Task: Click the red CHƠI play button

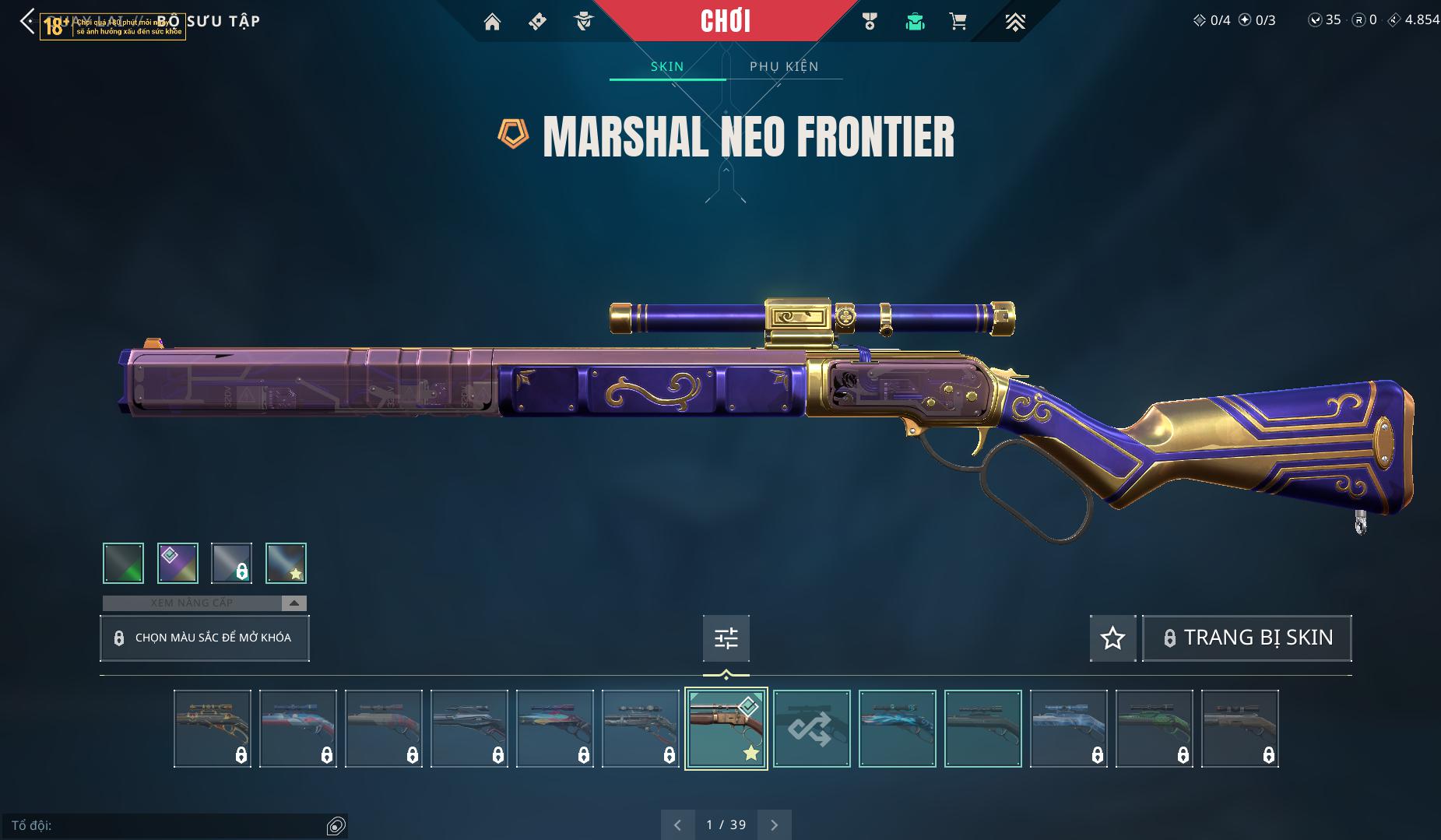Action: coord(726,21)
